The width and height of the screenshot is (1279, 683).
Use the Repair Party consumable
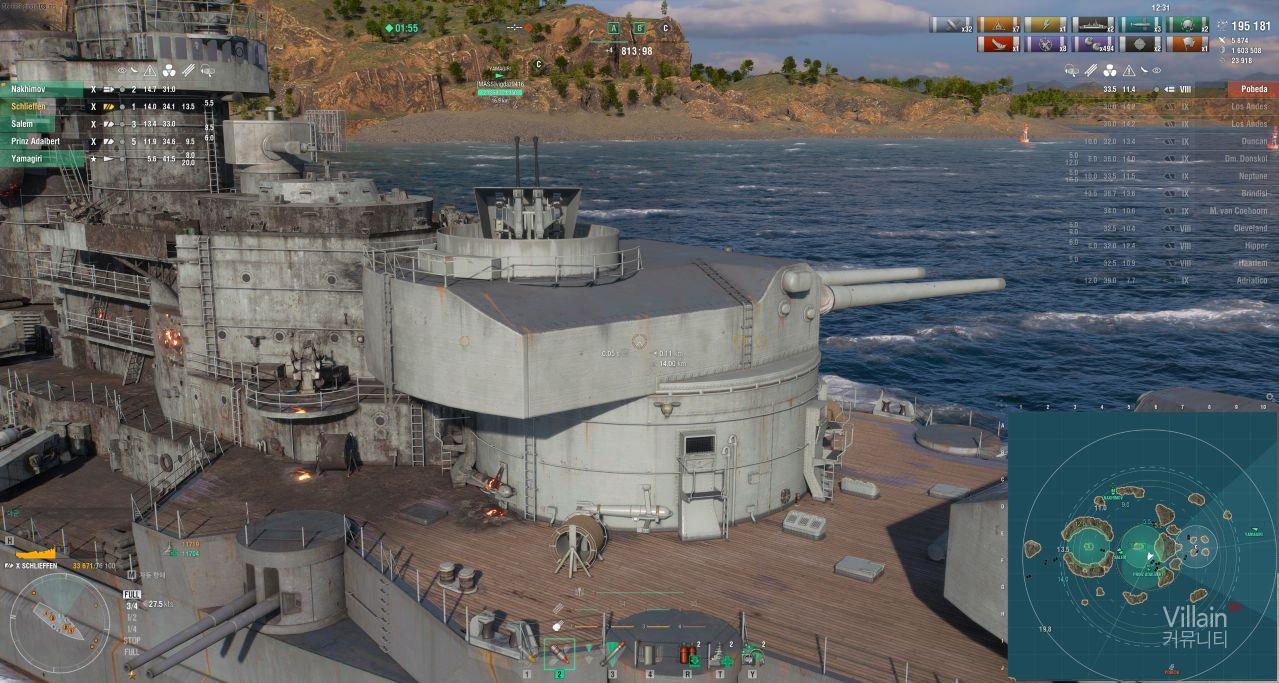(720, 654)
